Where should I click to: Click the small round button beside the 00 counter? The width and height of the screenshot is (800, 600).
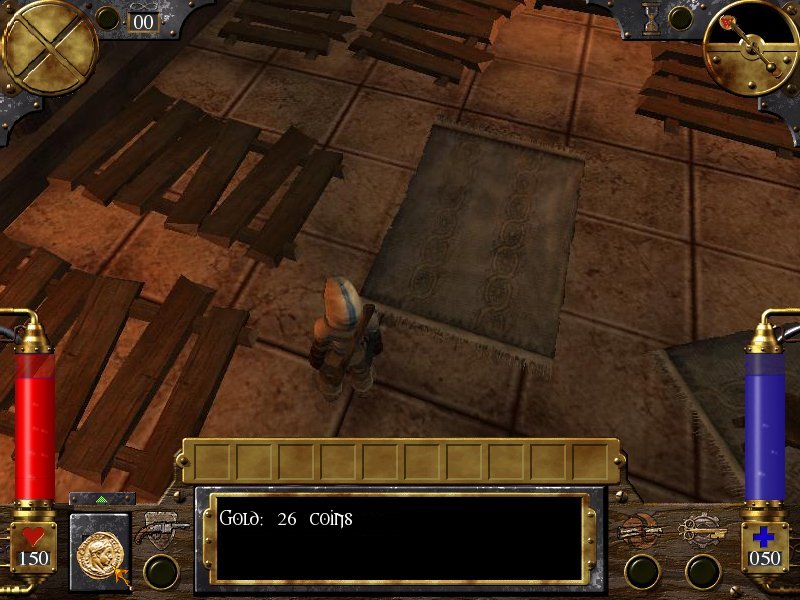[108, 18]
